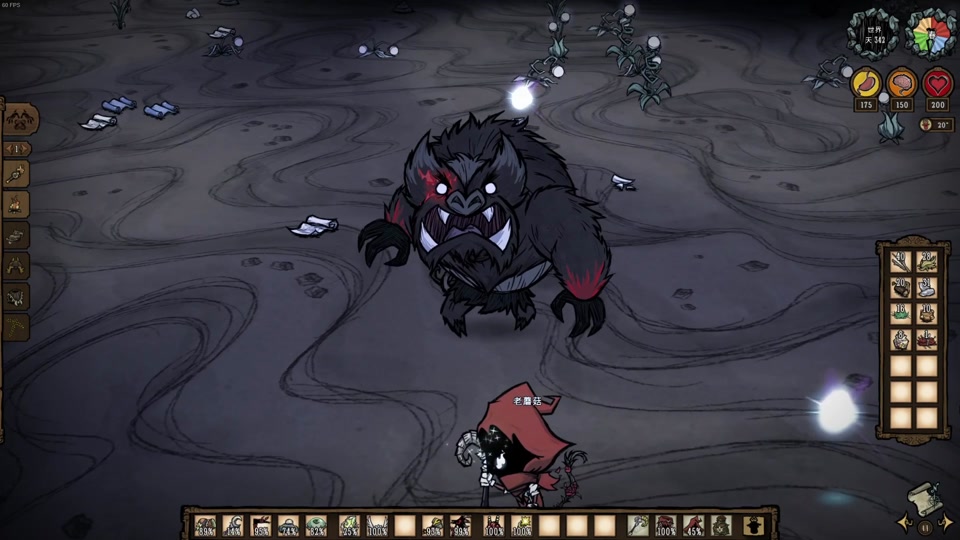Rotate the camera right arrow
Screen dimensions: 960x540
[x=946, y=523]
